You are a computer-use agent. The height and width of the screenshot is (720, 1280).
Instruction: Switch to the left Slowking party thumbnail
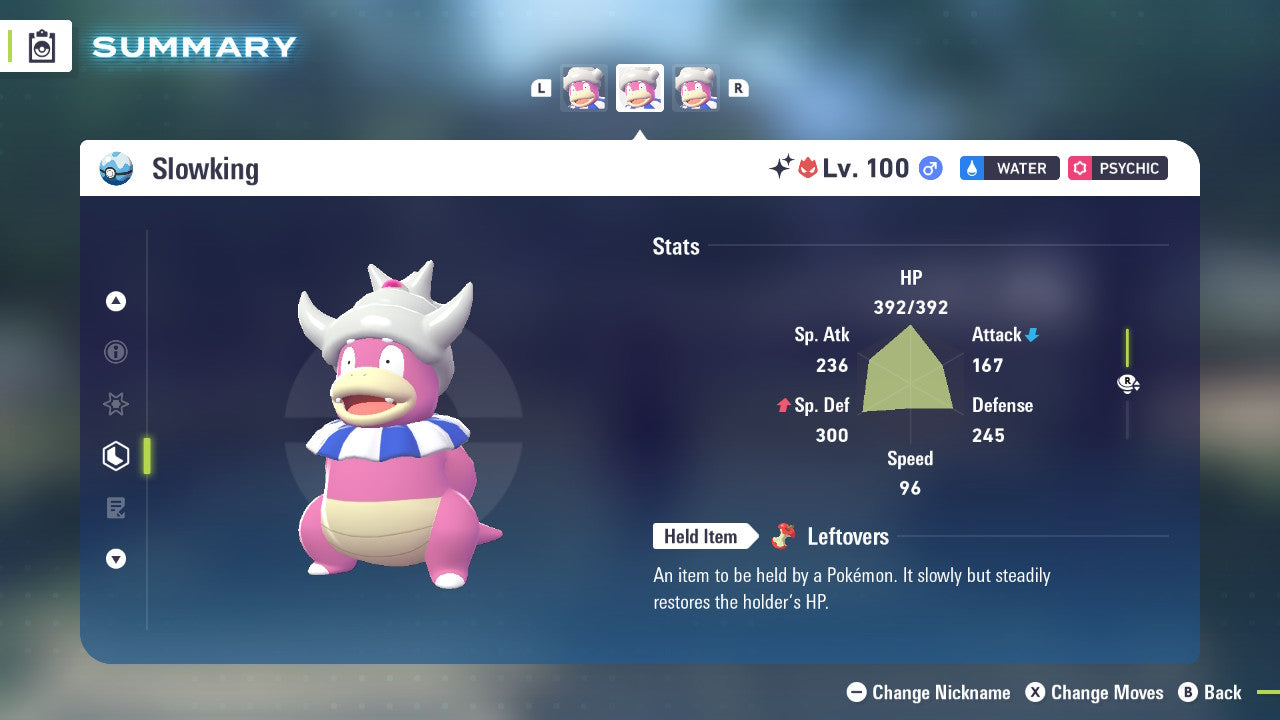(584, 87)
